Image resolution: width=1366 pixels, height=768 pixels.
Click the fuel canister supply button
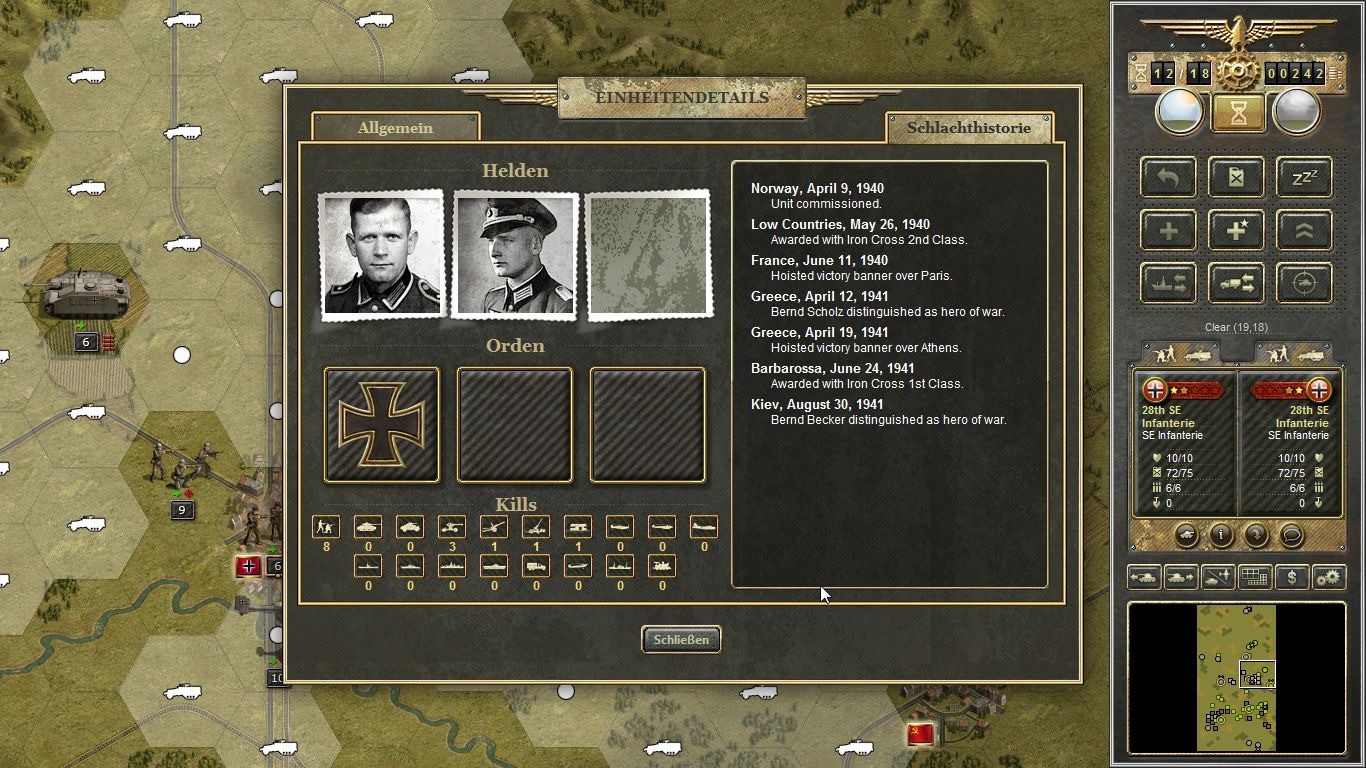coord(1236,178)
